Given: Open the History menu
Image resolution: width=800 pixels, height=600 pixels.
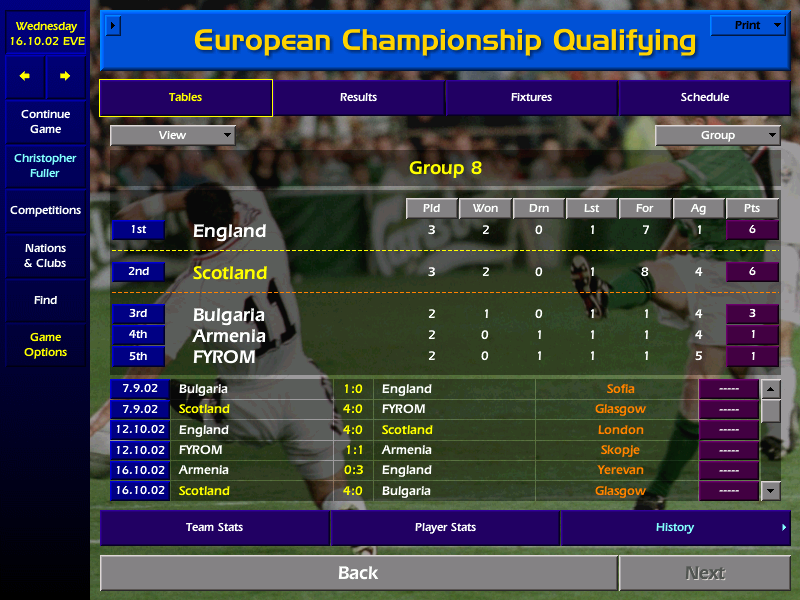Looking at the screenshot, I should coord(675,527).
